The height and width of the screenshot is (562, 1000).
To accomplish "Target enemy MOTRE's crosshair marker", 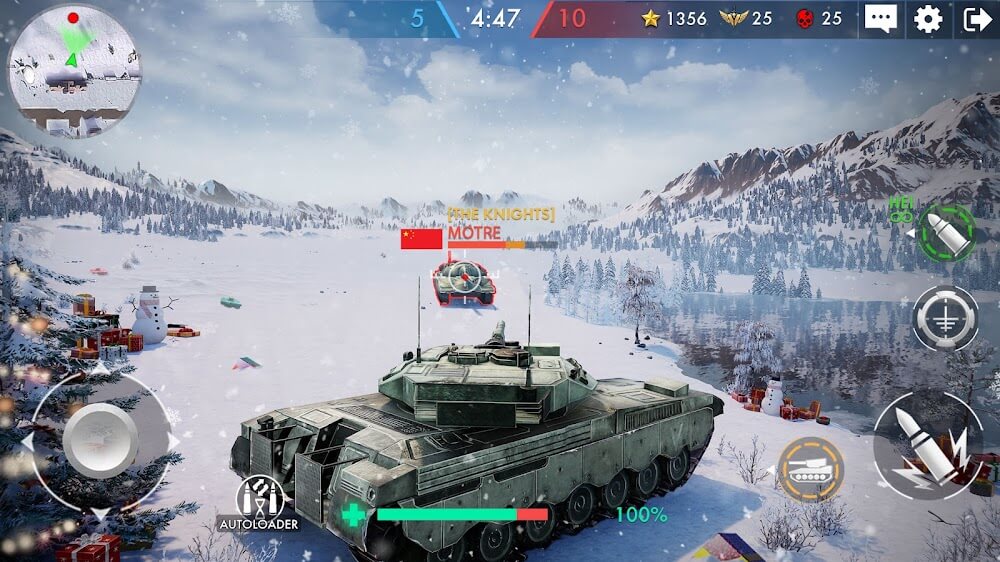I will pyautogui.click(x=463, y=276).
